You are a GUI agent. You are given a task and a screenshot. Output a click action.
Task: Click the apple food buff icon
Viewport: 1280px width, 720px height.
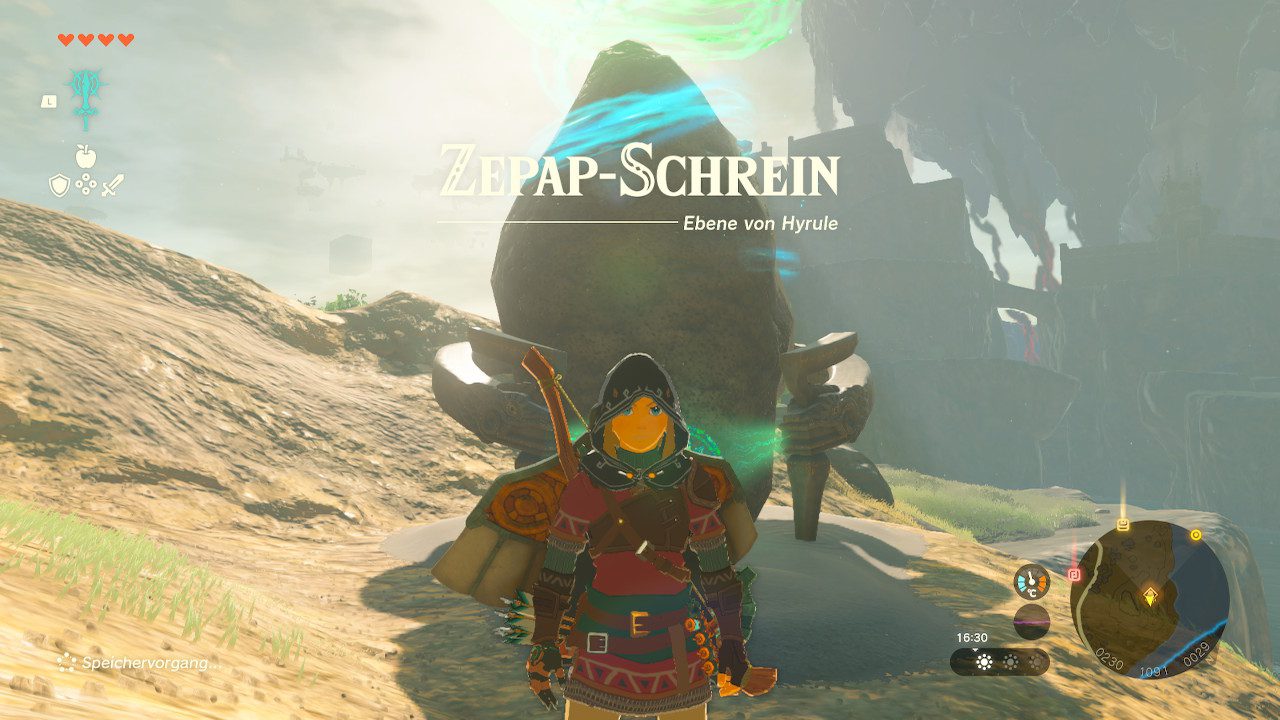[x=86, y=156]
